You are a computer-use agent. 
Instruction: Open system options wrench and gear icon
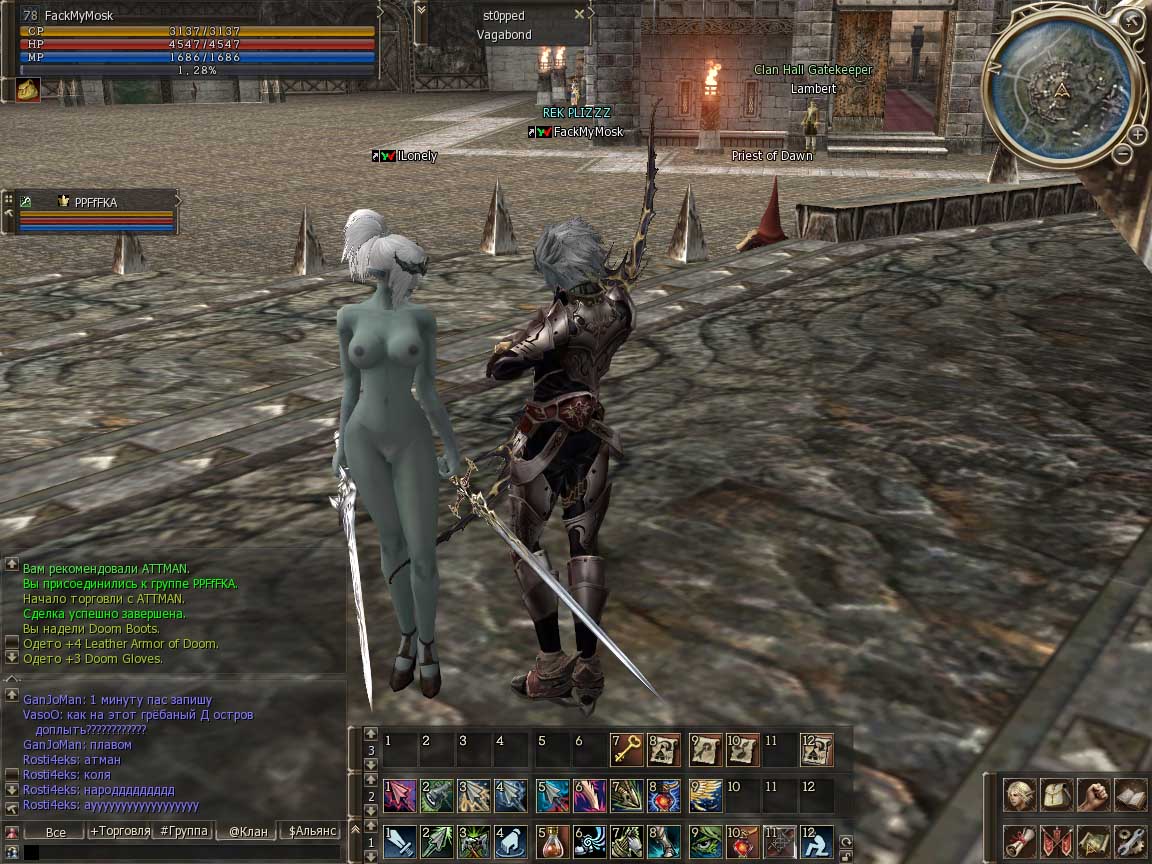click(x=1130, y=841)
